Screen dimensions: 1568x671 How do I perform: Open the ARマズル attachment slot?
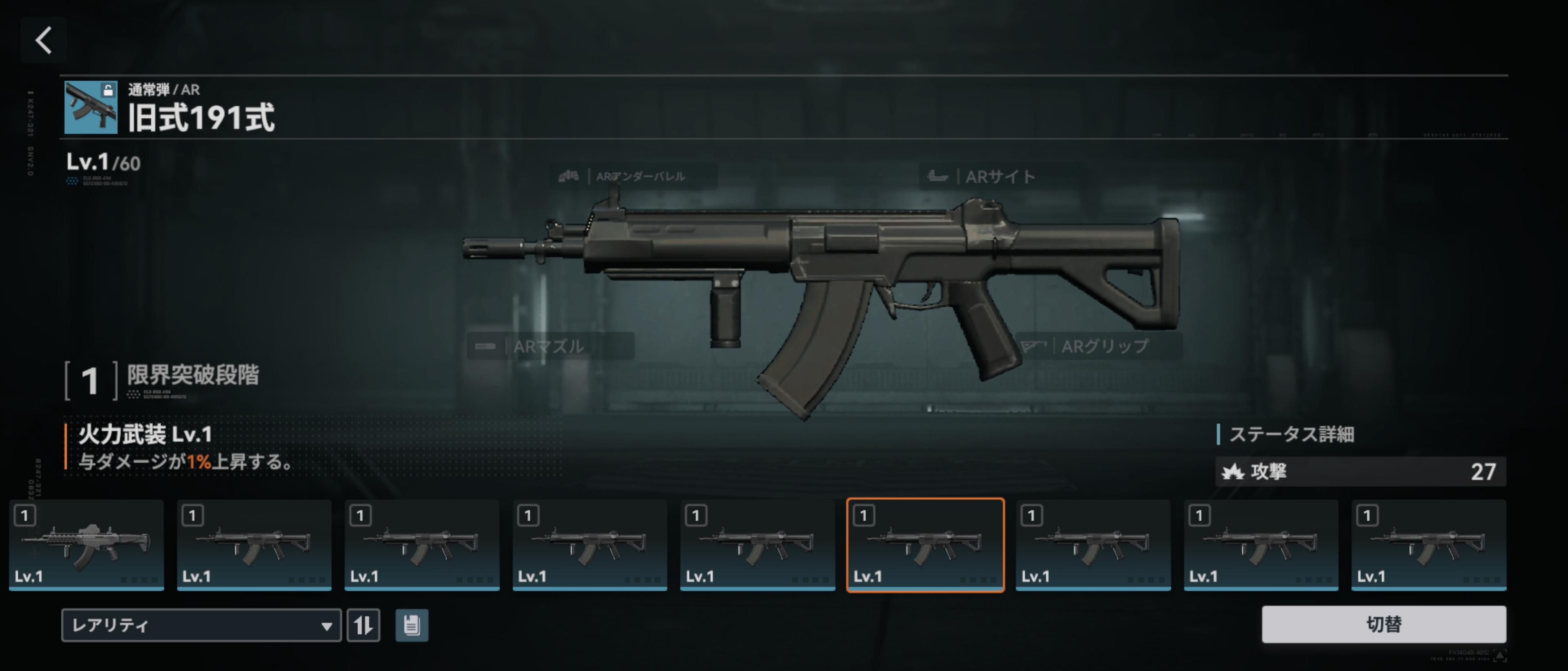tap(550, 346)
